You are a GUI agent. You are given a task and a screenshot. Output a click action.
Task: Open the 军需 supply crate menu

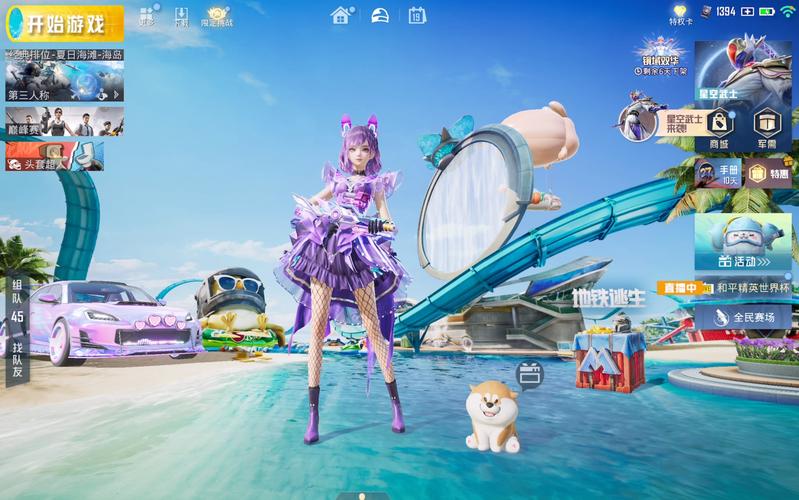767,127
